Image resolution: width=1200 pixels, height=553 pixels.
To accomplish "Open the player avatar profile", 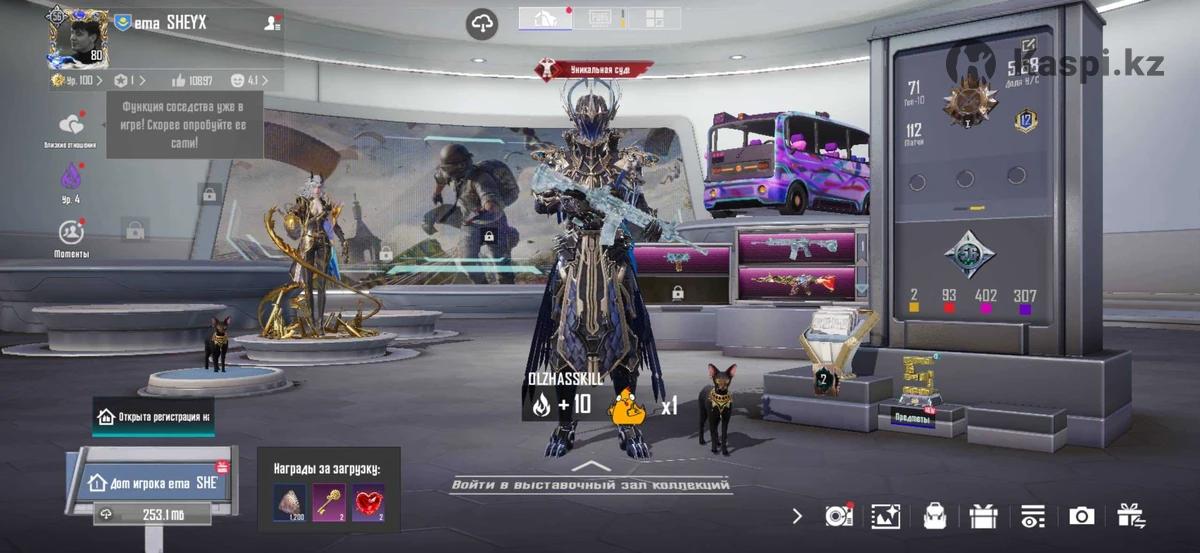I will 80,38.
